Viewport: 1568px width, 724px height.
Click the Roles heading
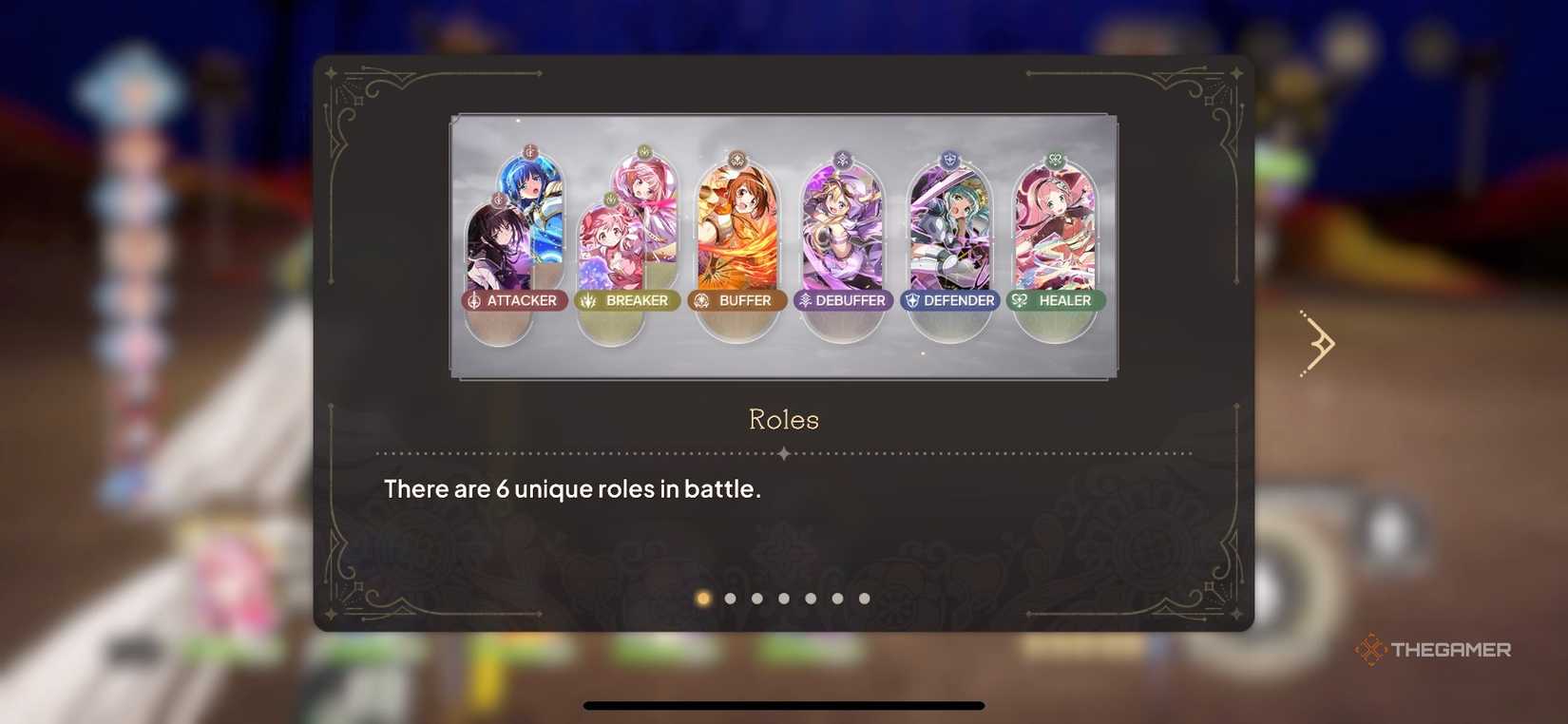click(x=783, y=419)
